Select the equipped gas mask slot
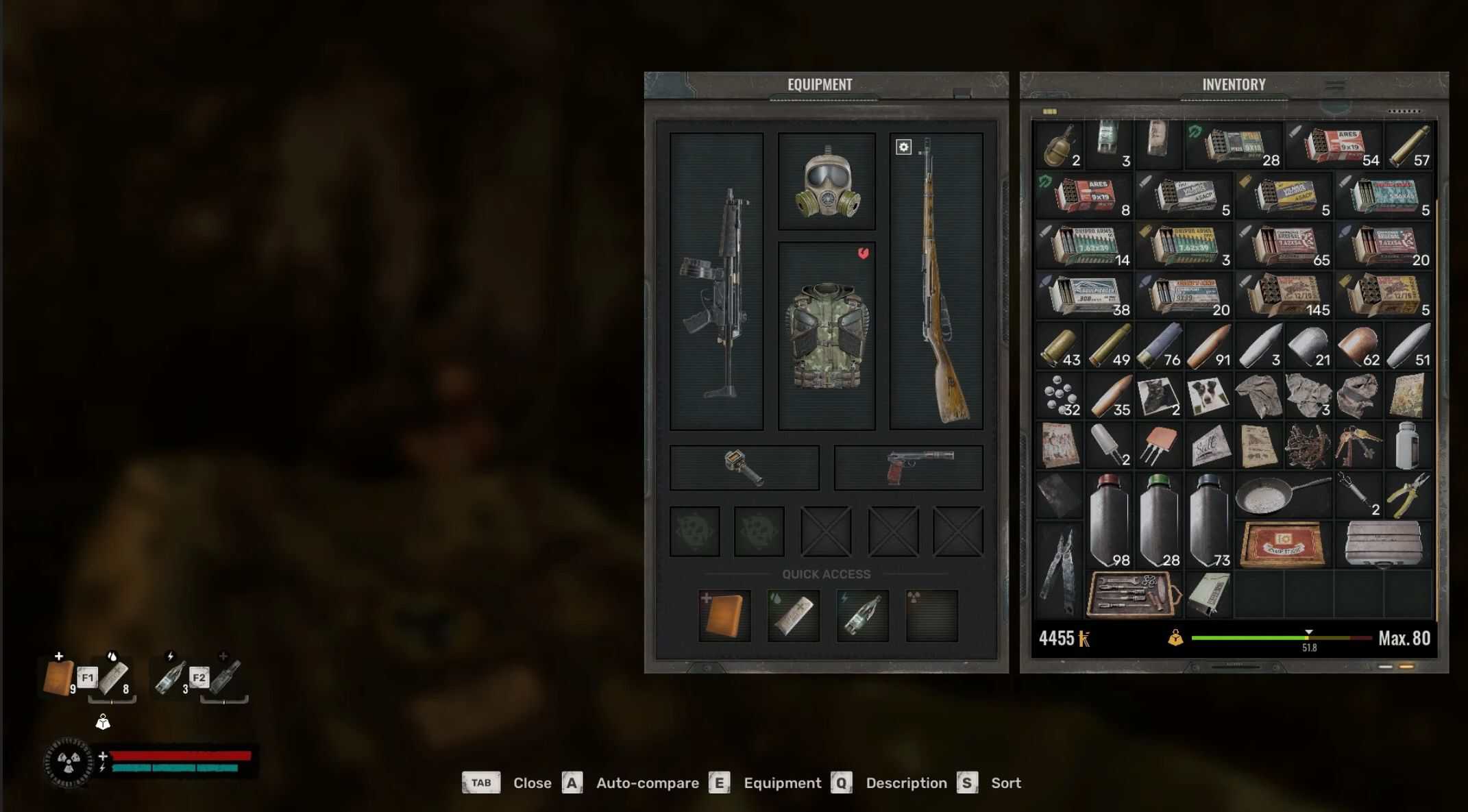This screenshot has width=1468, height=812. coord(827,182)
